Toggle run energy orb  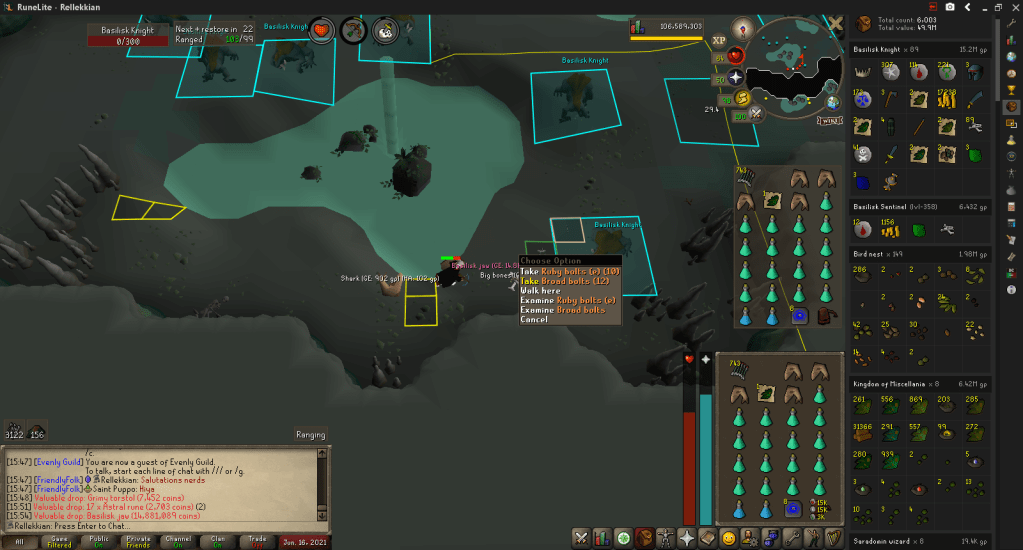tap(741, 97)
